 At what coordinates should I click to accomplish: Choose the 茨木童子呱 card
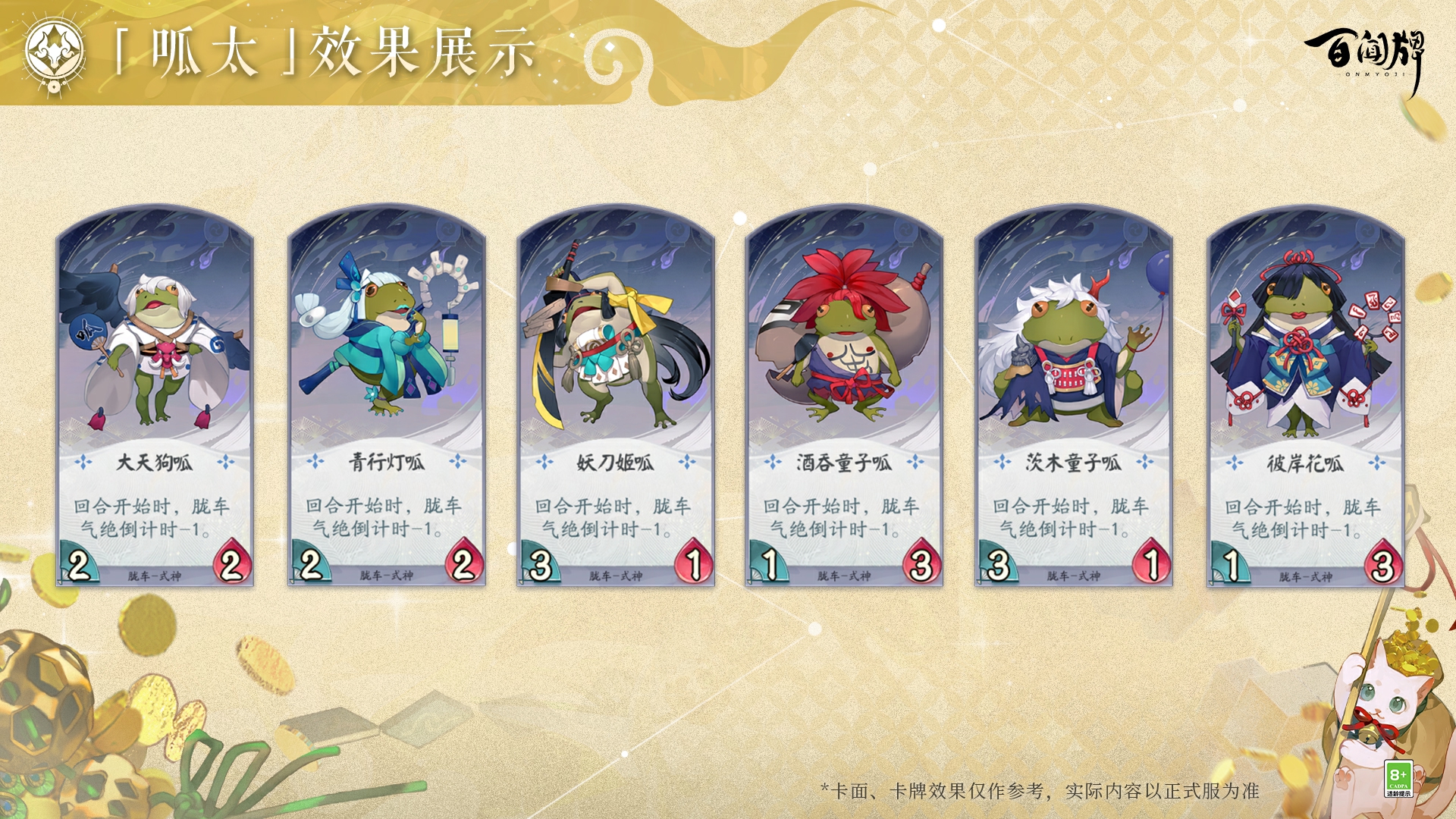pyautogui.click(x=1074, y=398)
